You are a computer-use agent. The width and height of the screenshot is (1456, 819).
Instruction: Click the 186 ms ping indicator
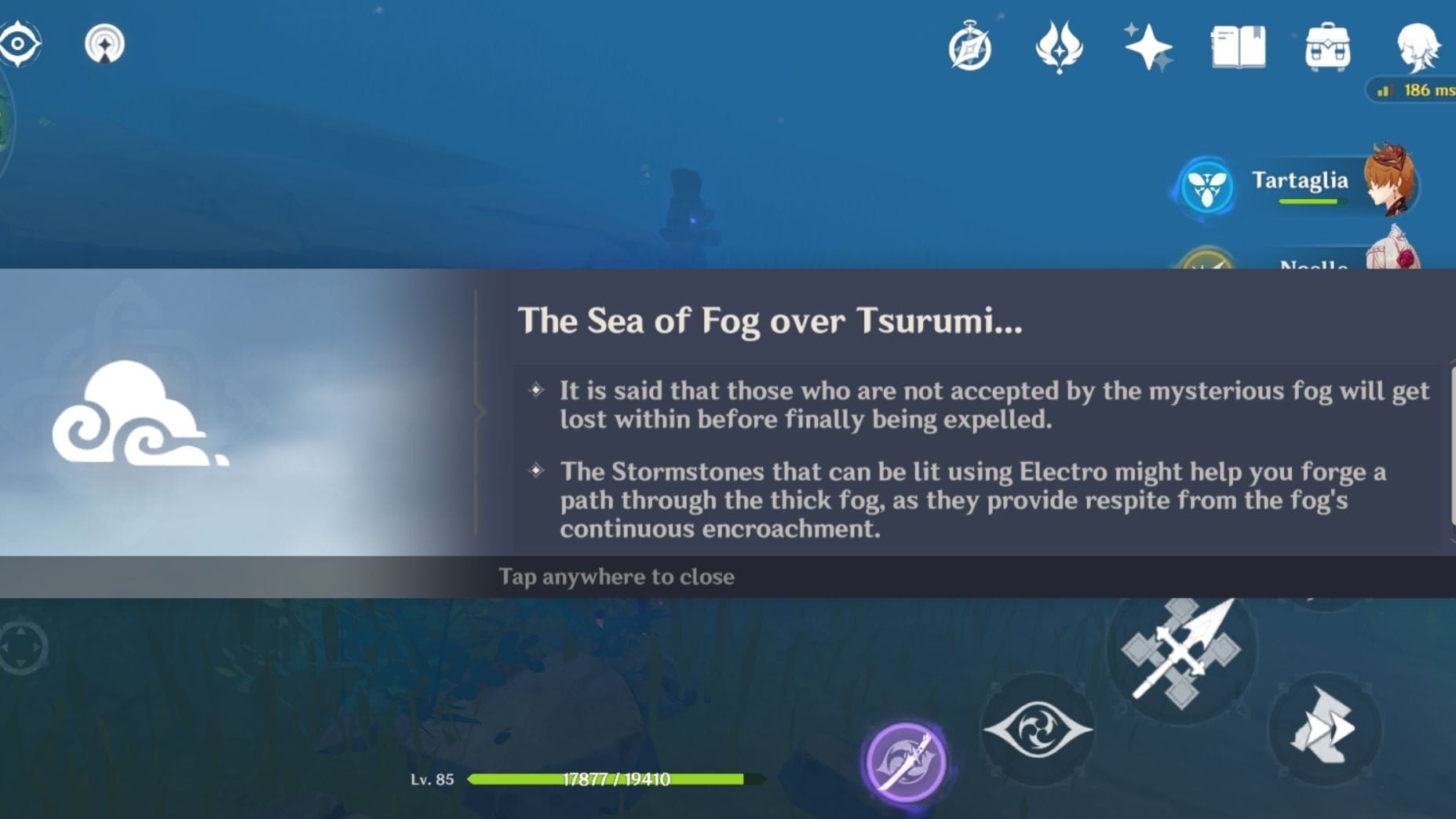(x=1411, y=89)
